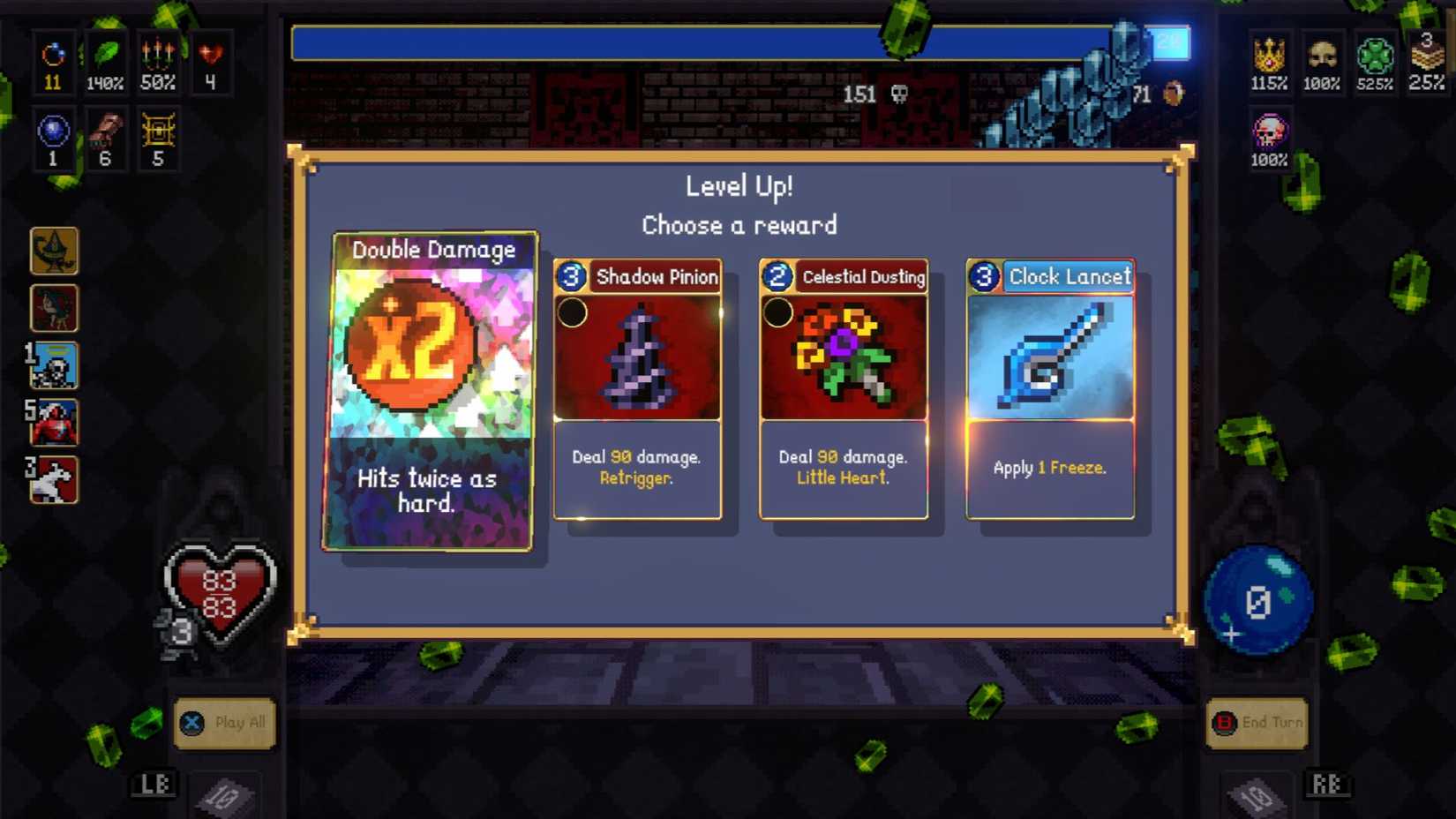Toggle the circle marker on Celestial Dusting card
The width and height of the screenshot is (1456, 819).
click(777, 313)
